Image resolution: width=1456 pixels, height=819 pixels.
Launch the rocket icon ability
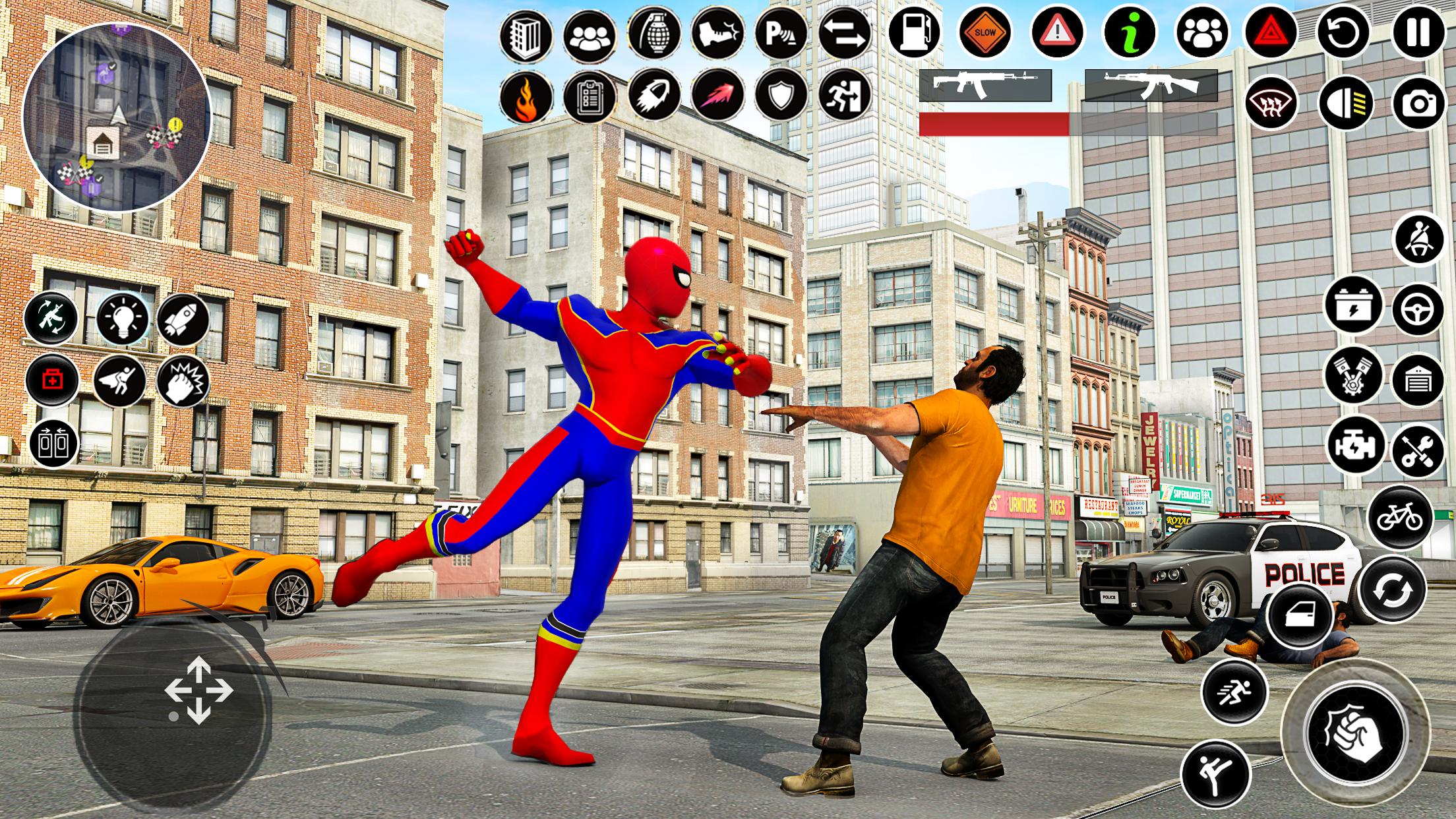click(x=183, y=320)
